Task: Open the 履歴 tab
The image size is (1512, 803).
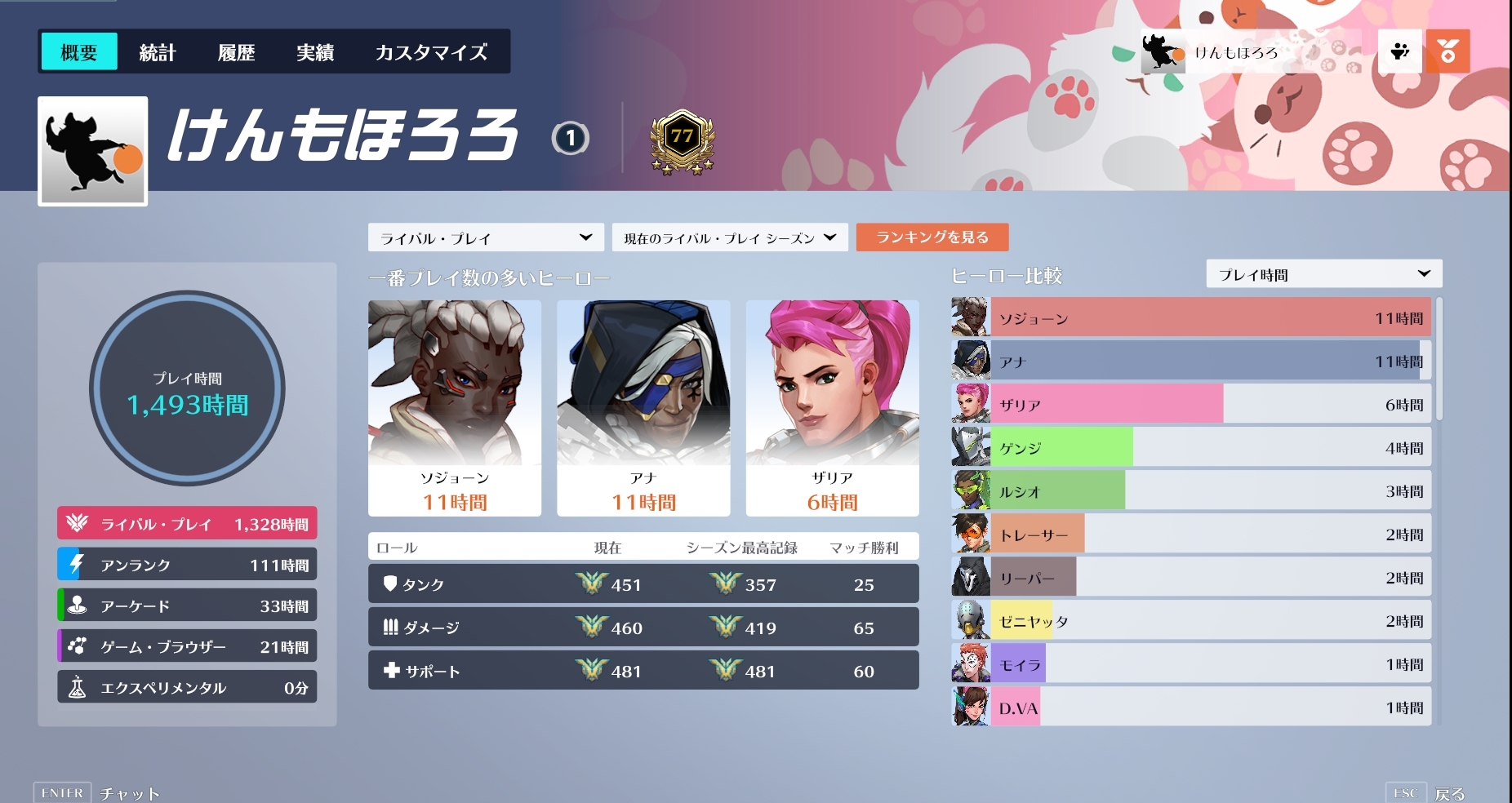Action: coord(236,51)
